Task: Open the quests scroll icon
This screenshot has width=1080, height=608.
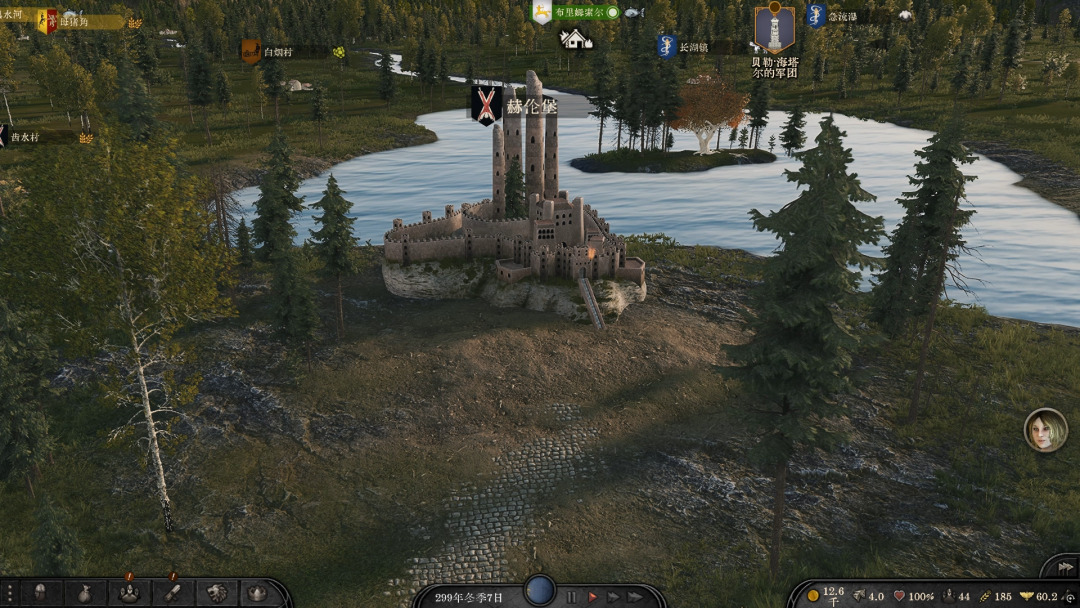Action: pyautogui.click(x=171, y=593)
